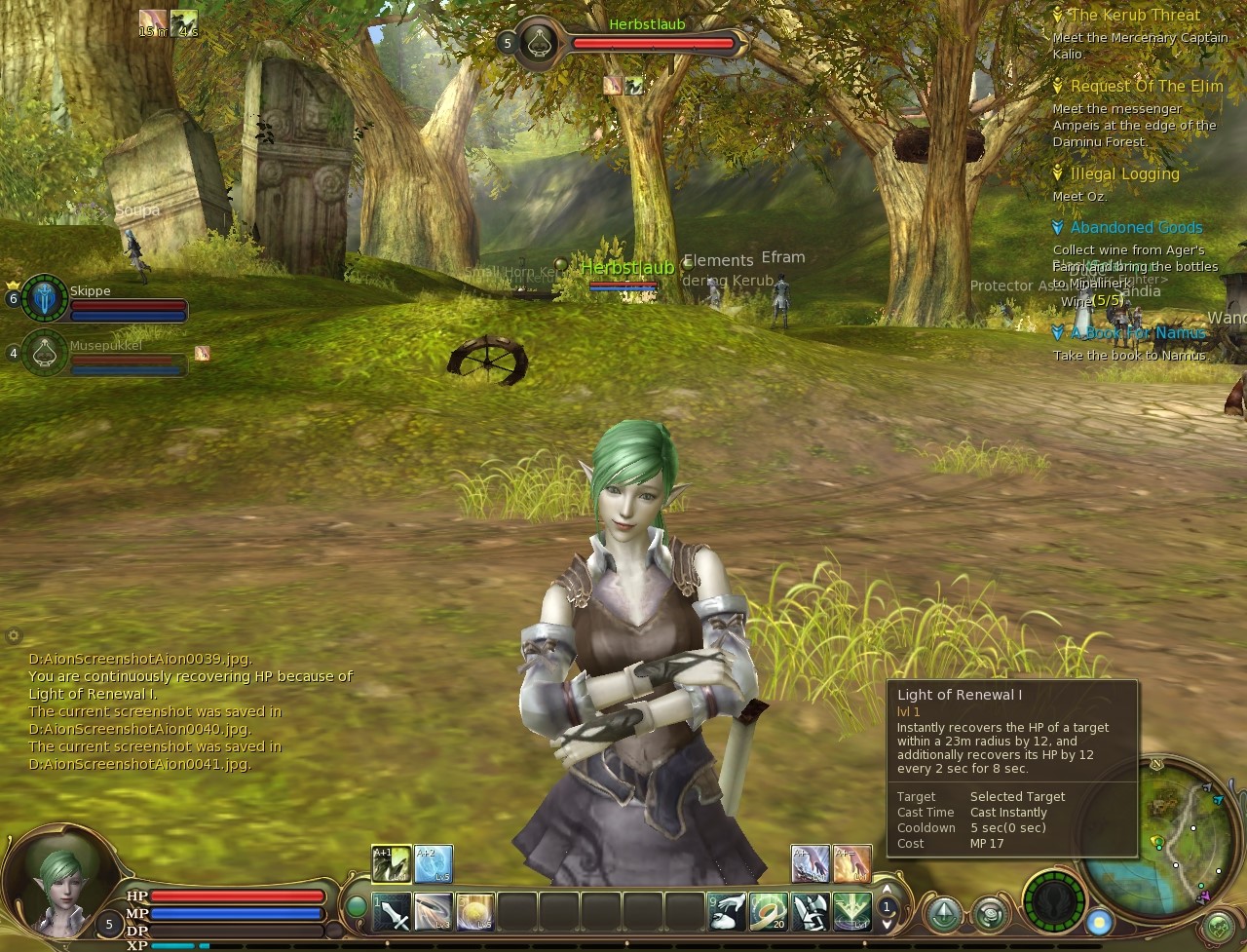The width and height of the screenshot is (1247, 952).
Task: Open A Book For Namus quest
Action: point(1138,333)
